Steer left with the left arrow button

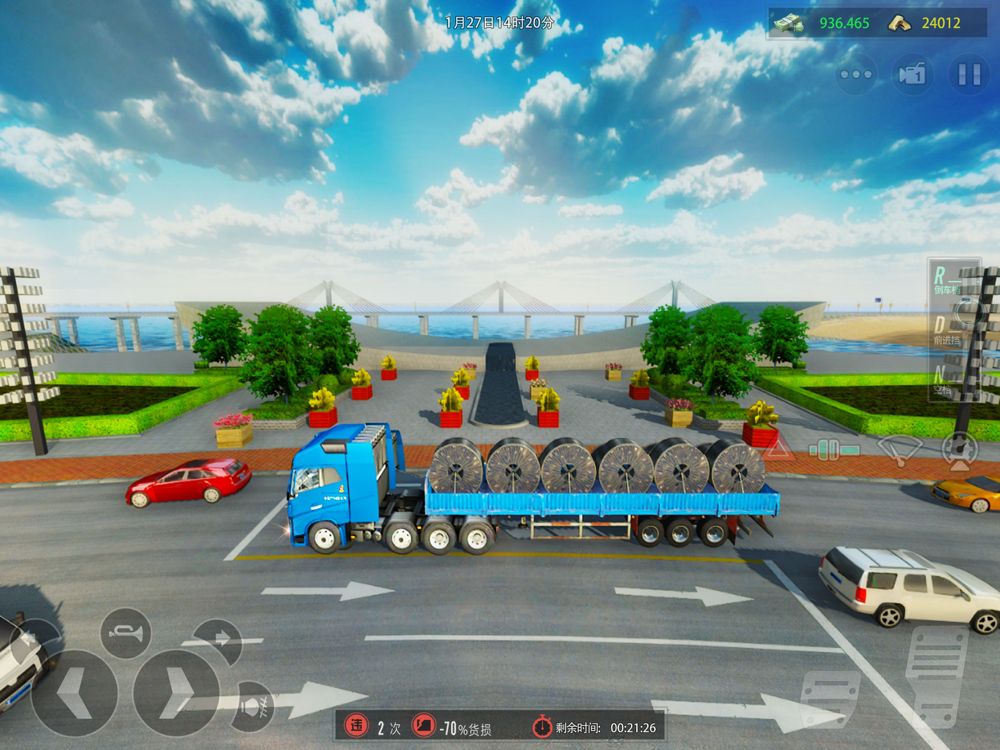click(x=74, y=692)
